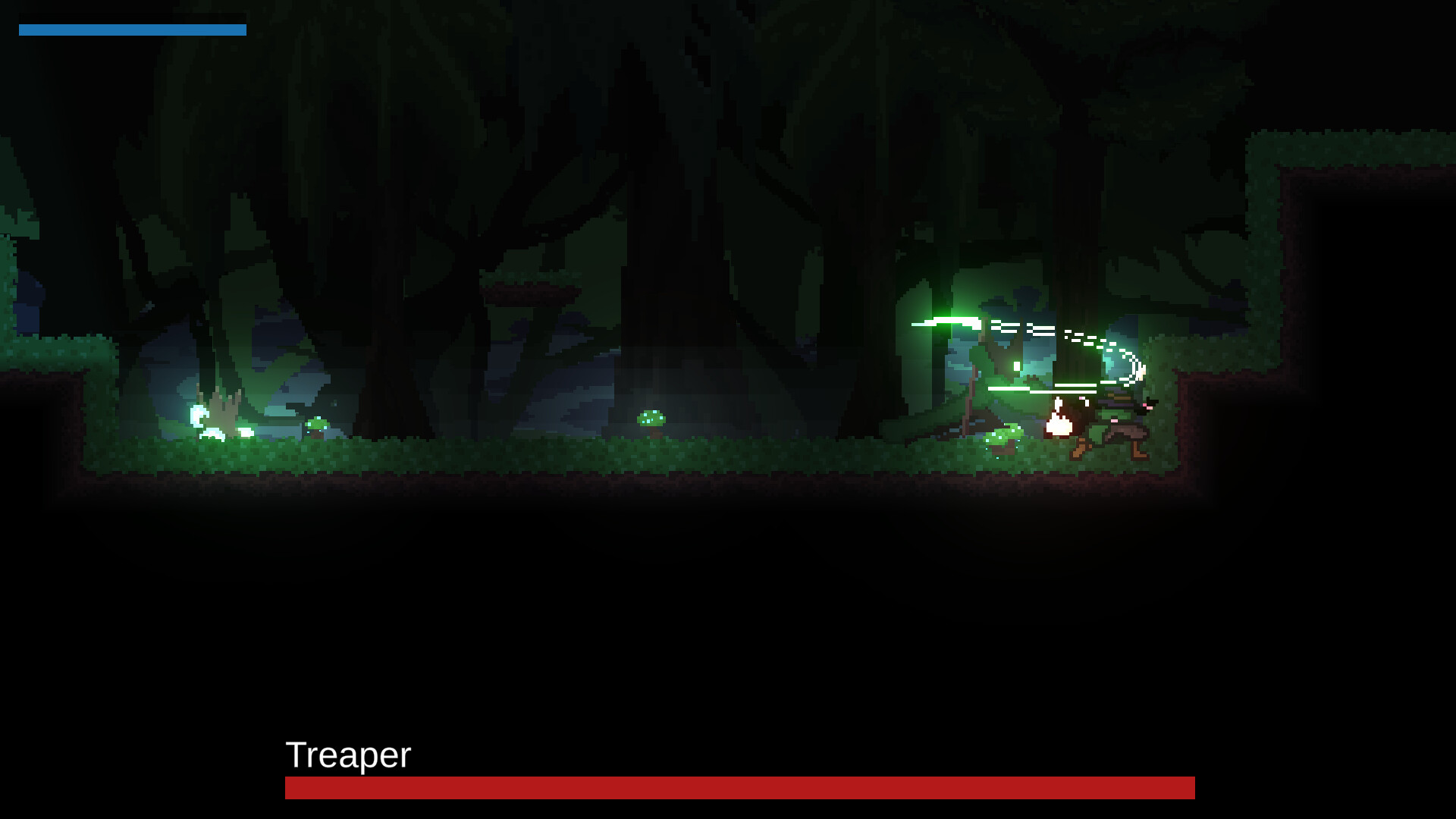Click the player character swinging the sword
This screenshot has height=819, width=1456.
[1122, 421]
